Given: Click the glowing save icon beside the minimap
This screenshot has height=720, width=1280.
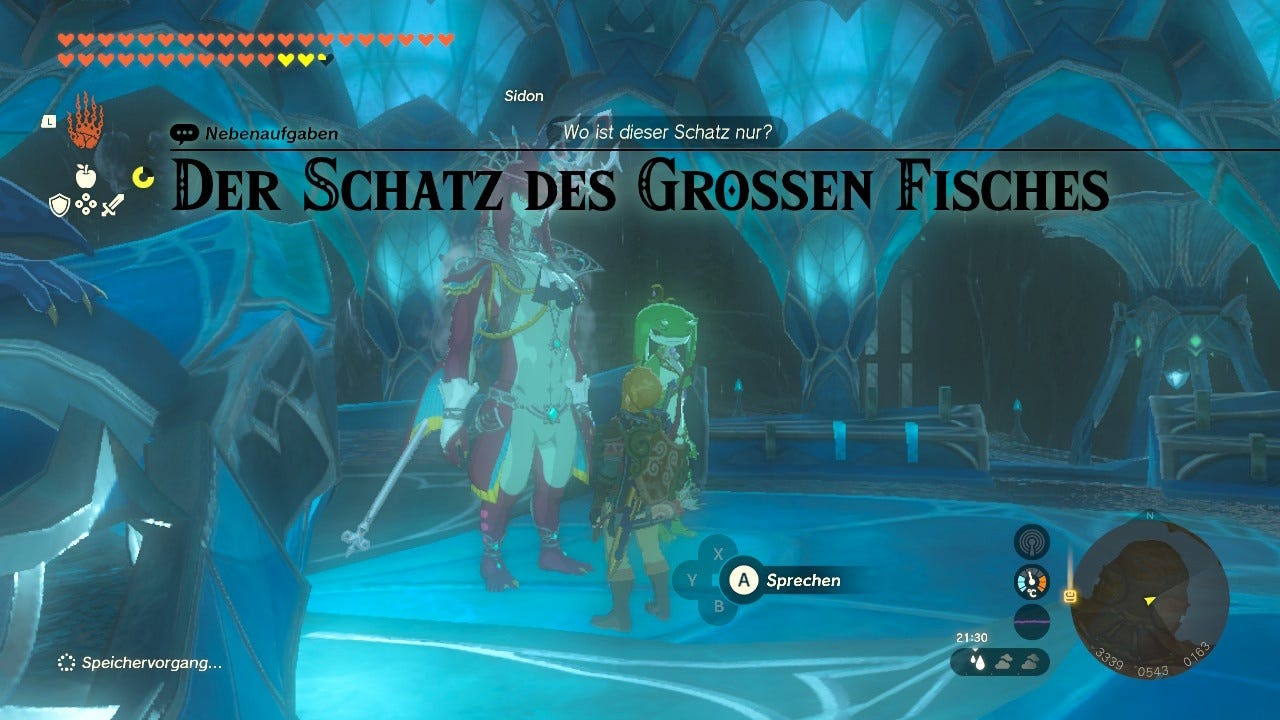Looking at the screenshot, I should point(1069,595).
